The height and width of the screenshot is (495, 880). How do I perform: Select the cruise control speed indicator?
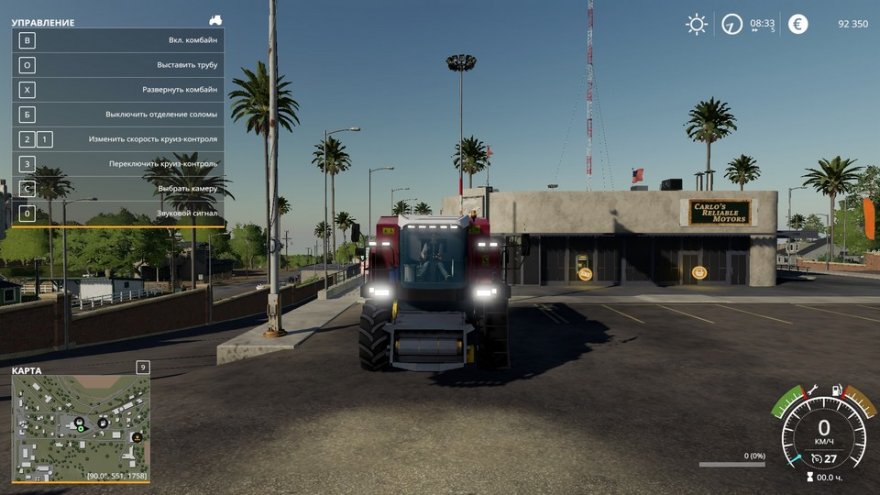tap(825, 459)
